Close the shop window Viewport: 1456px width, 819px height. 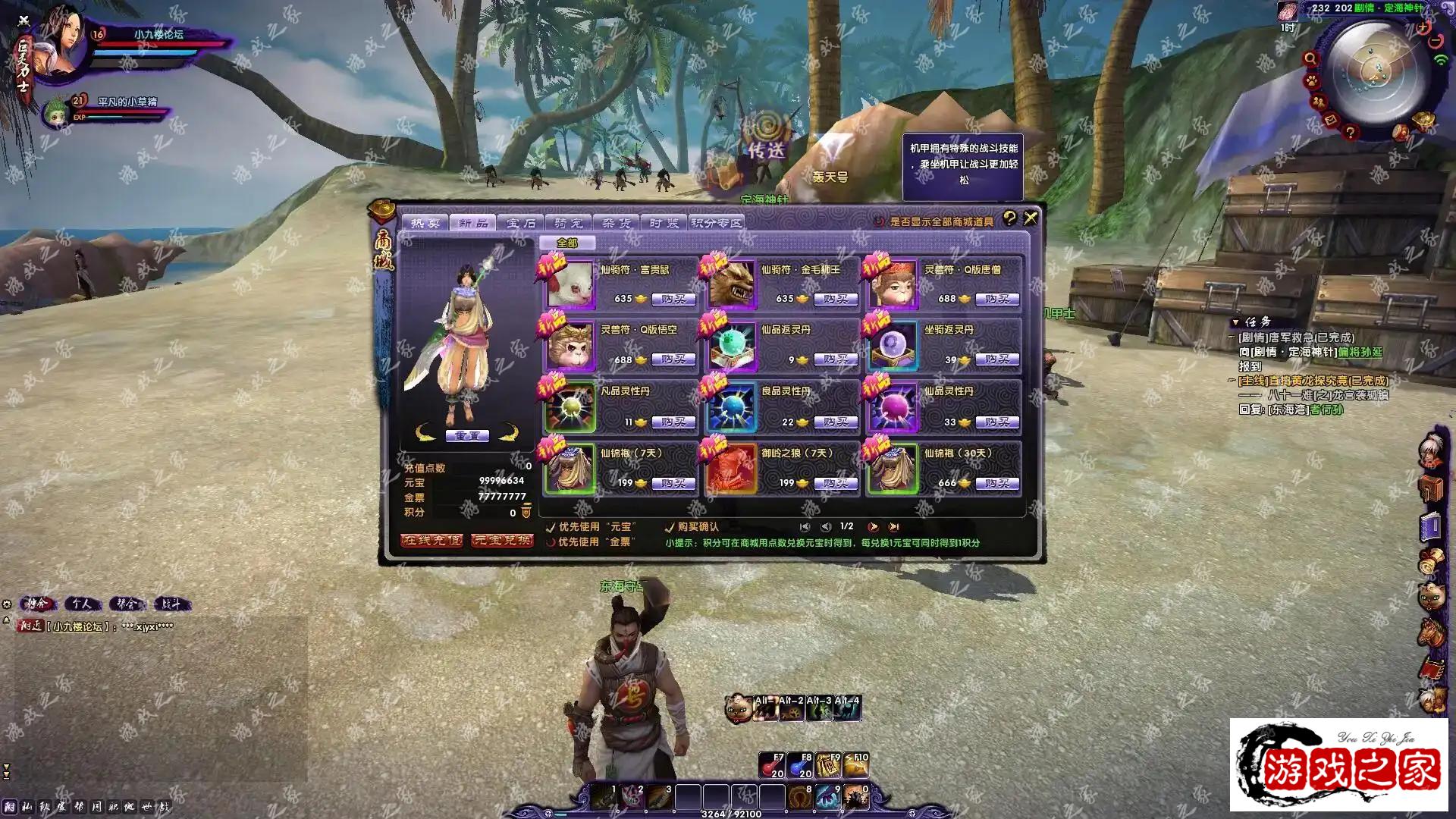[1031, 218]
